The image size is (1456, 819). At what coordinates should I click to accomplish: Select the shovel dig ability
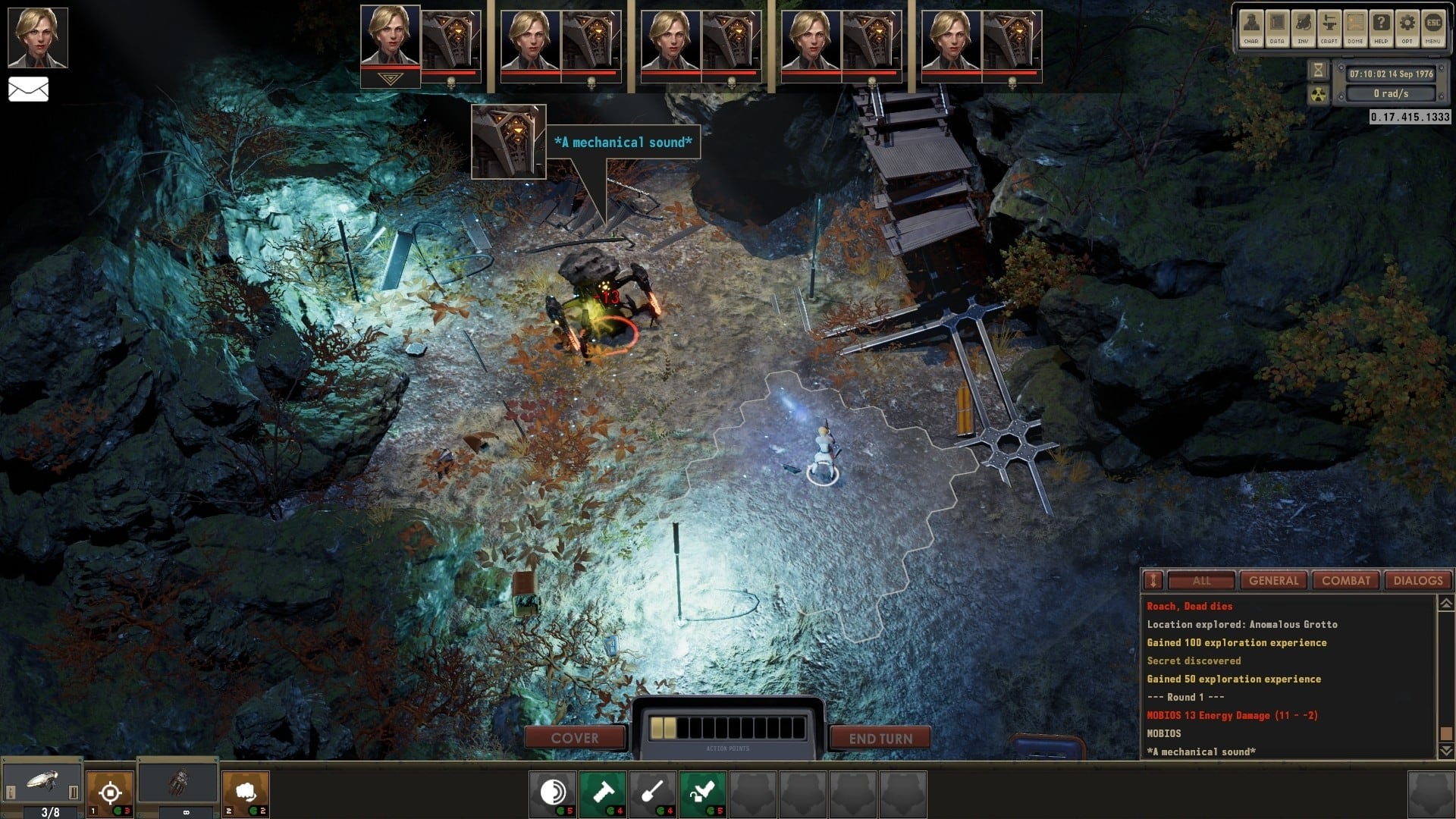(x=653, y=793)
